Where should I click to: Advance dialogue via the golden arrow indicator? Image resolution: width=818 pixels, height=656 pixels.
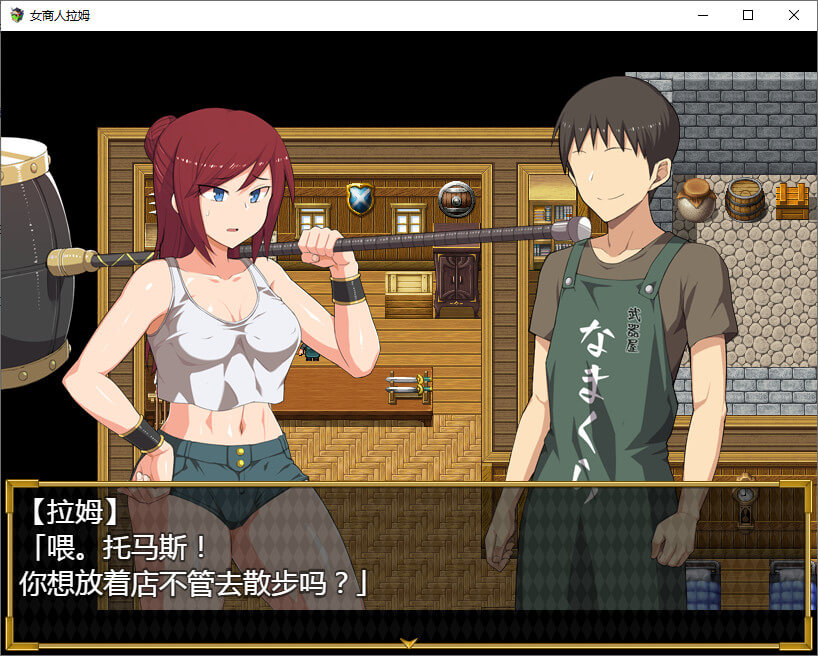[408, 642]
